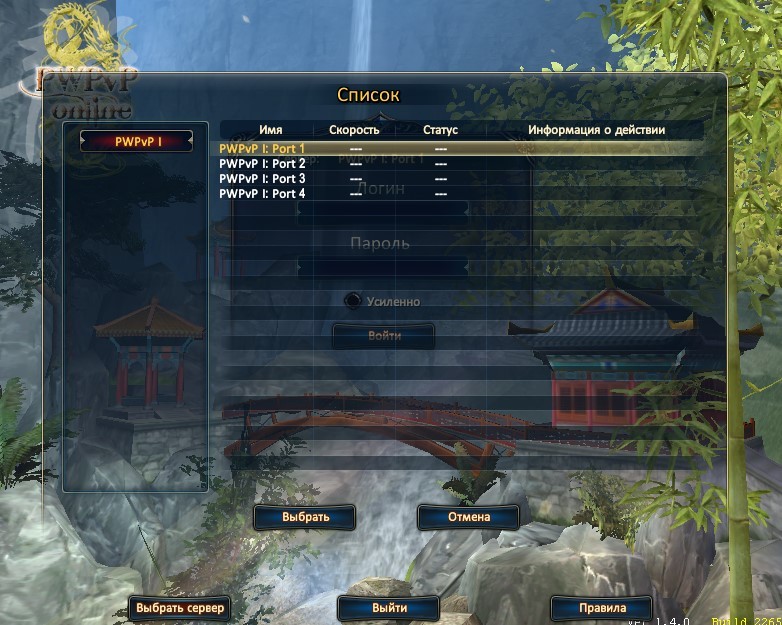The image size is (782, 625).
Task: Choose PWPvP I: Port 1 row
Action: point(262,149)
